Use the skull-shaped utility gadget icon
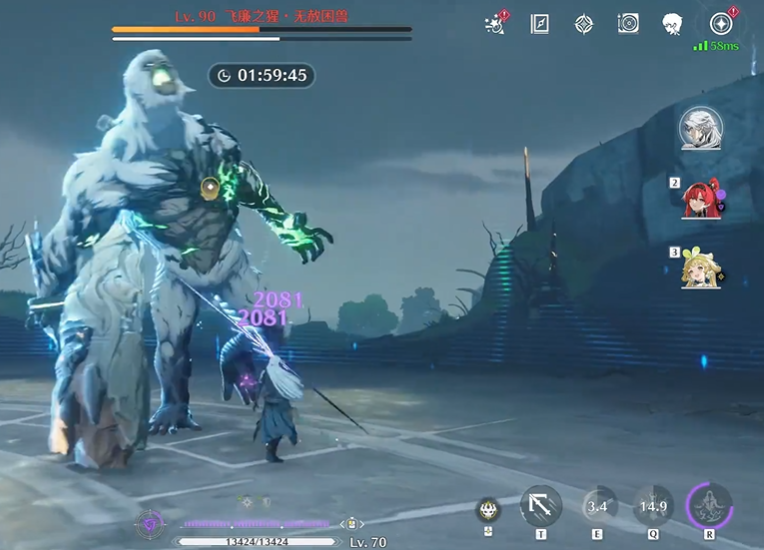 (488, 508)
